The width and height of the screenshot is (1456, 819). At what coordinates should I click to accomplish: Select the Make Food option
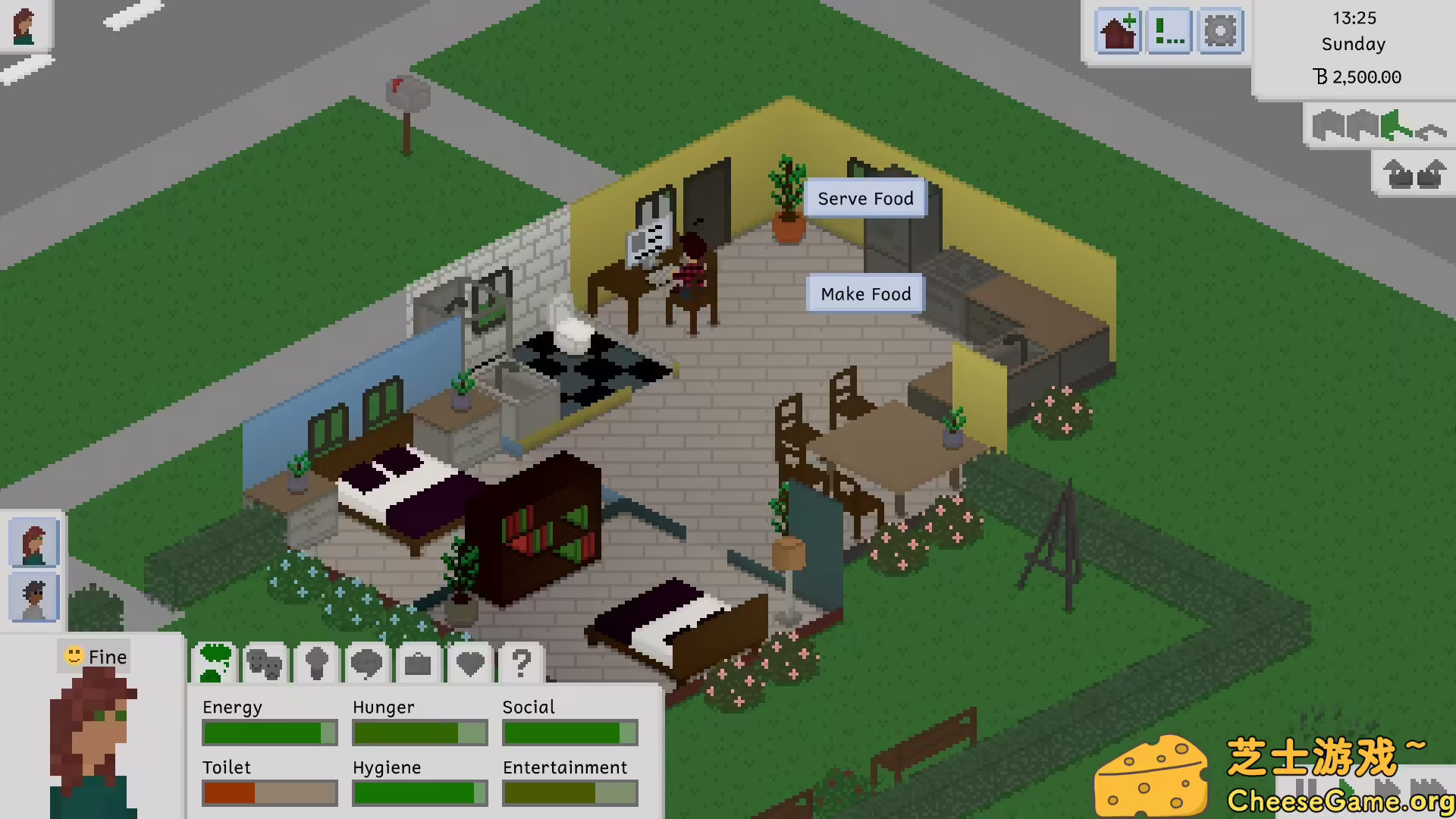865,294
